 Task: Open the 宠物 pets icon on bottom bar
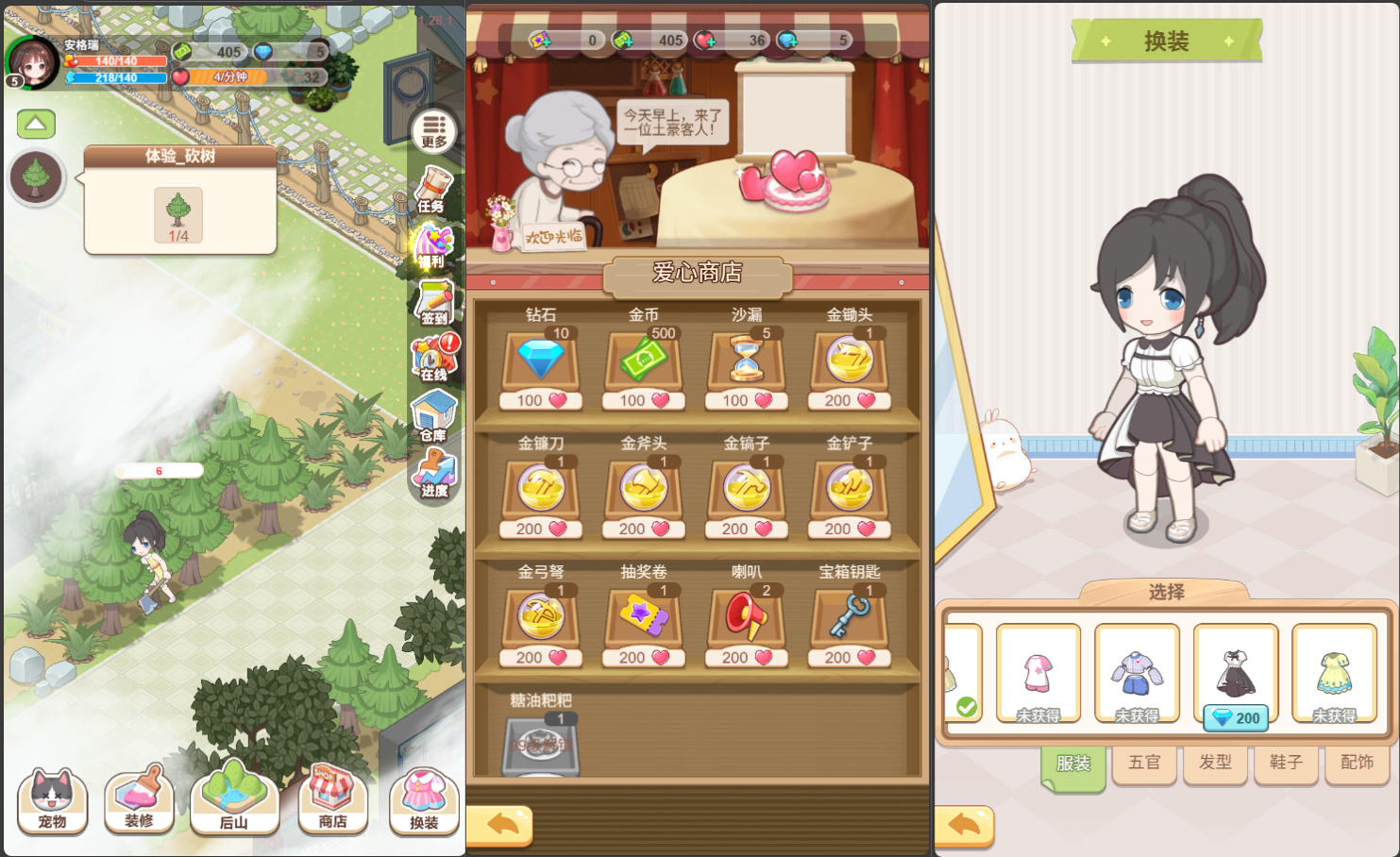point(52,800)
